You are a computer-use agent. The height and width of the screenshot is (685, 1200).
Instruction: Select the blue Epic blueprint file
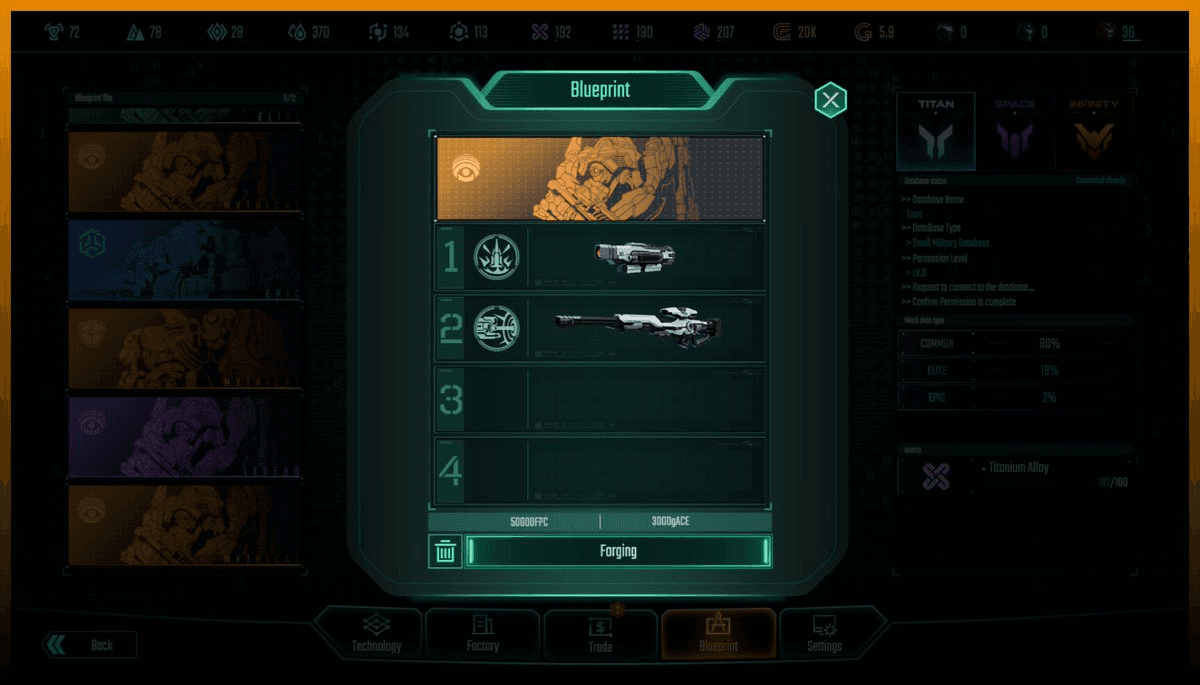pos(185,257)
